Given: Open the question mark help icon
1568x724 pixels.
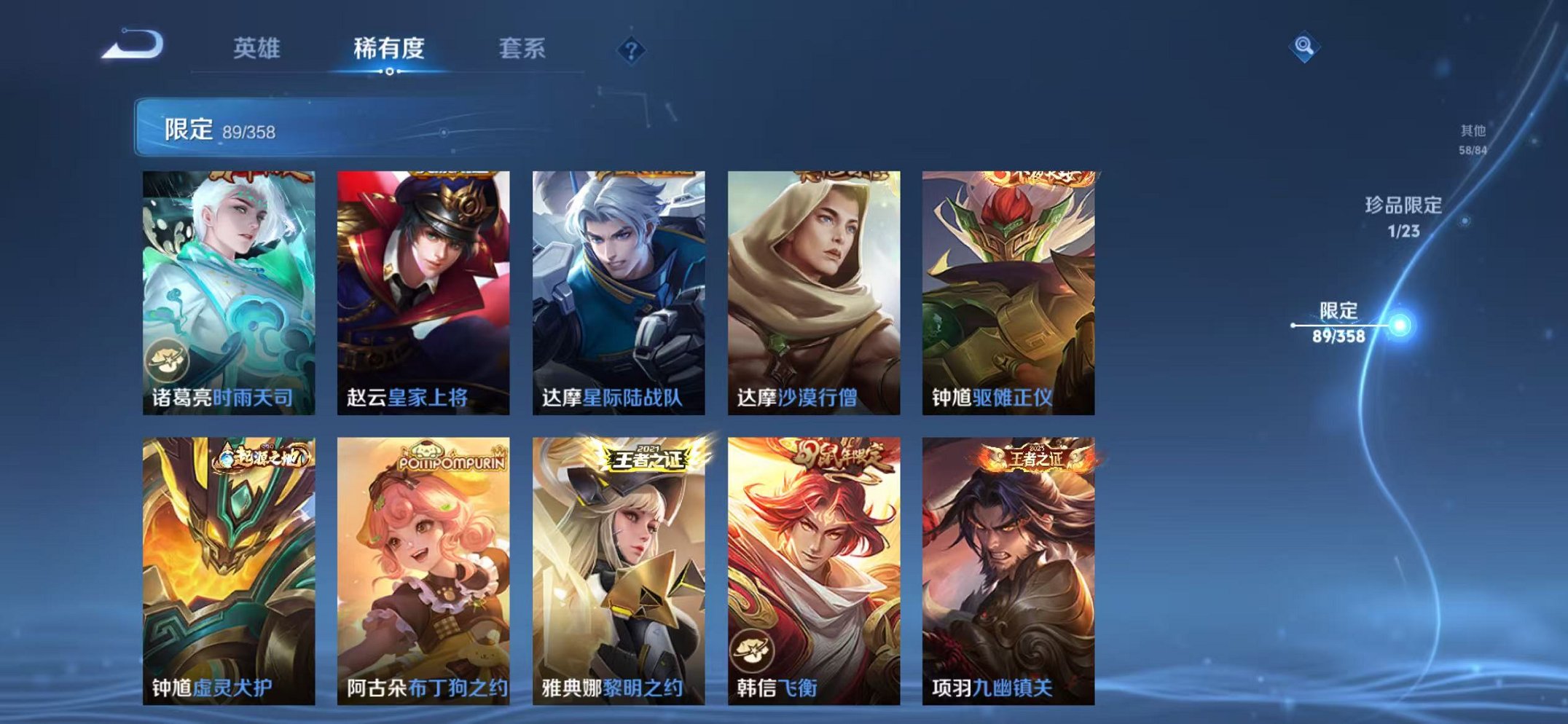Looking at the screenshot, I should pyautogui.click(x=631, y=50).
